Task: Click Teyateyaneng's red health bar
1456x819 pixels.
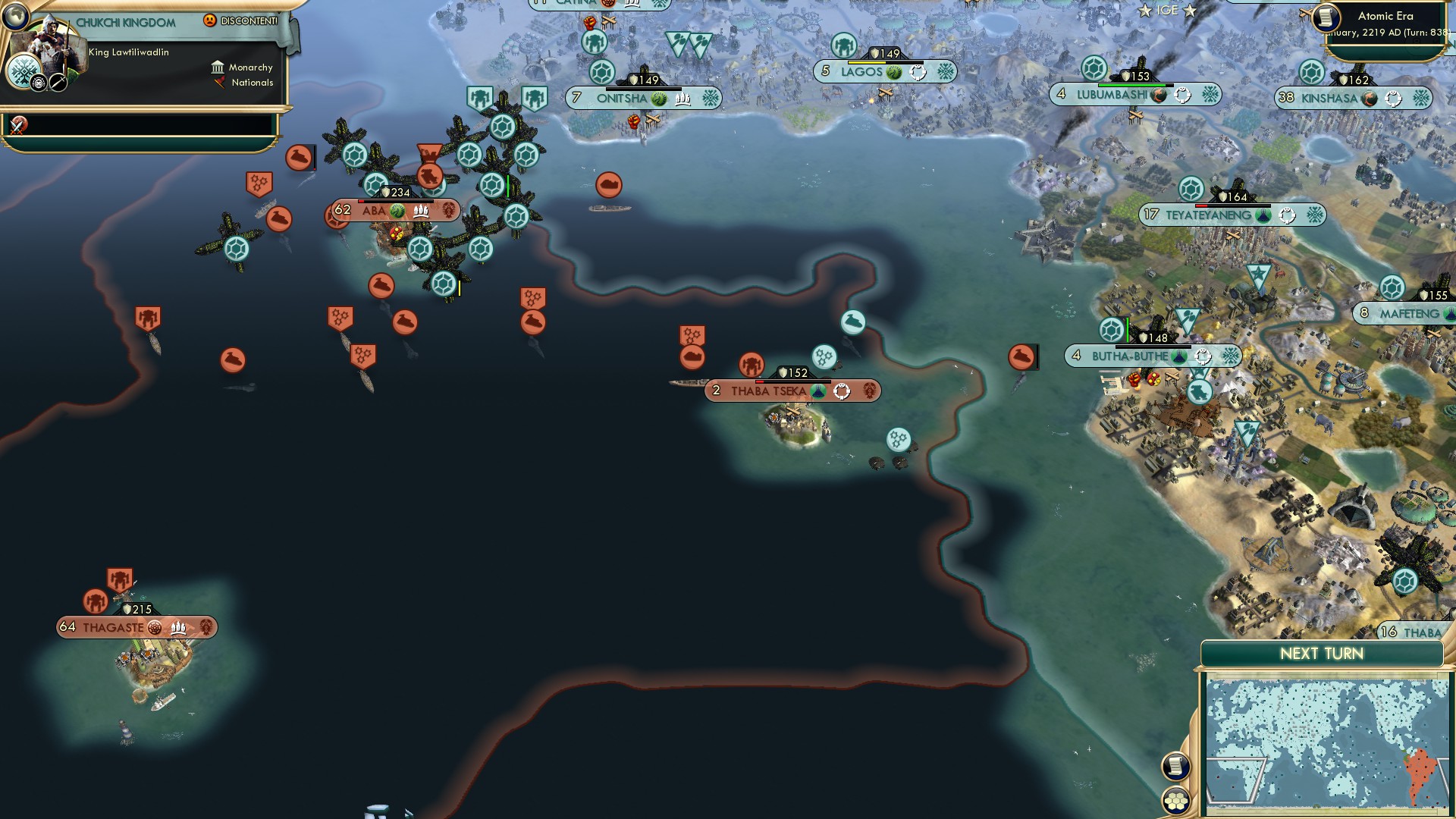Action: click(x=1200, y=206)
